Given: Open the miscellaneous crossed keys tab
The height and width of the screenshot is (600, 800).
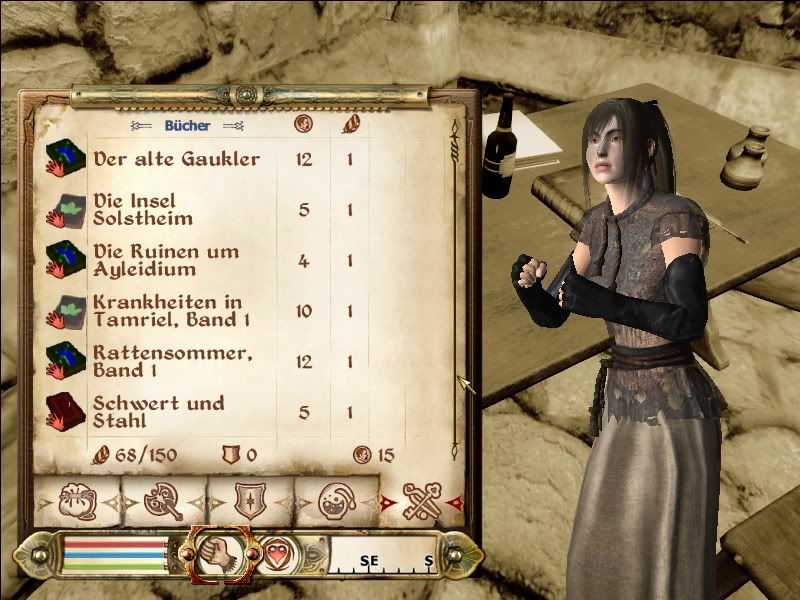Looking at the screenshot, I should [421, 502].
